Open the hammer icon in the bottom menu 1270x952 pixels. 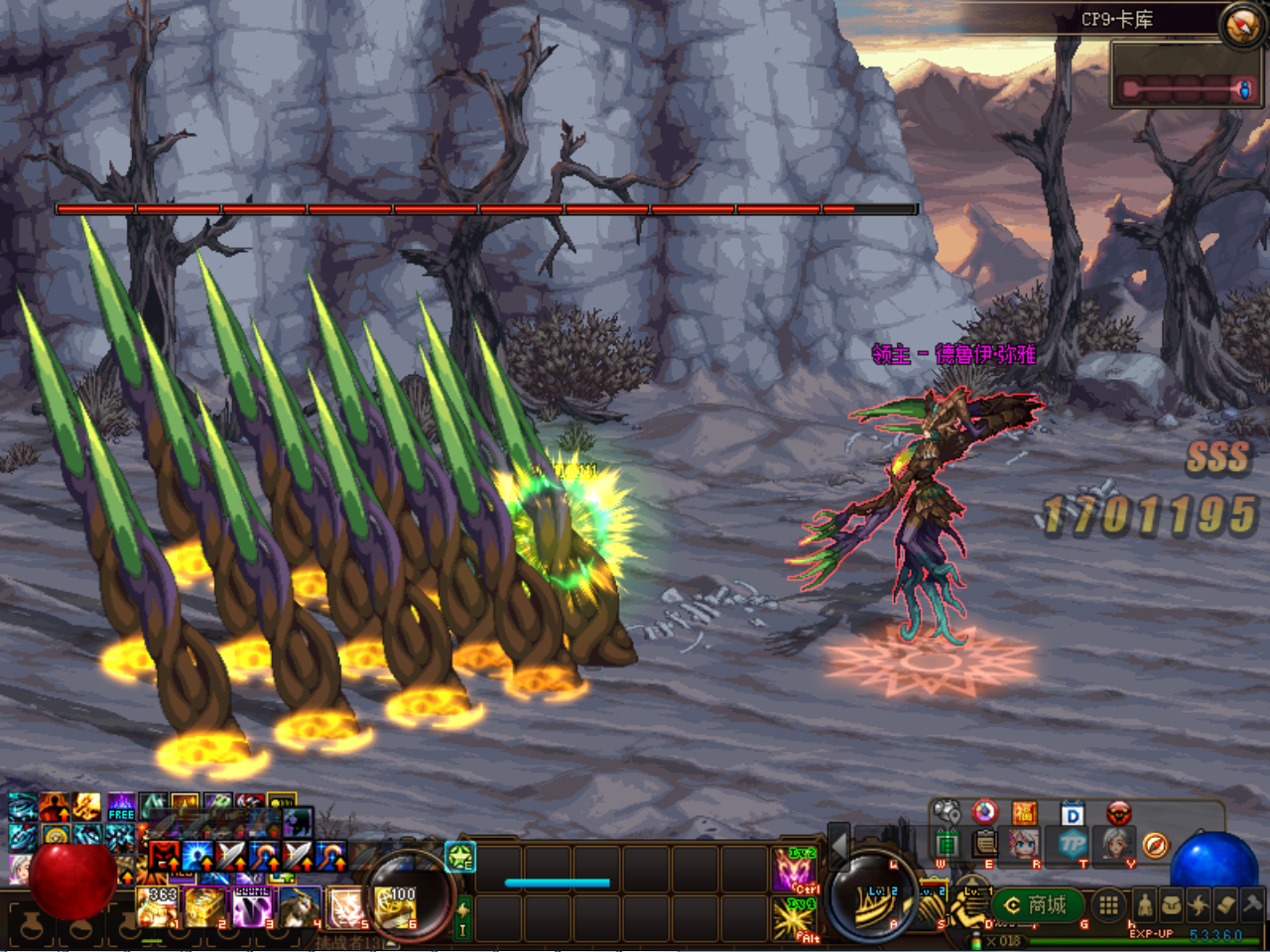[x=1252, y=903]
